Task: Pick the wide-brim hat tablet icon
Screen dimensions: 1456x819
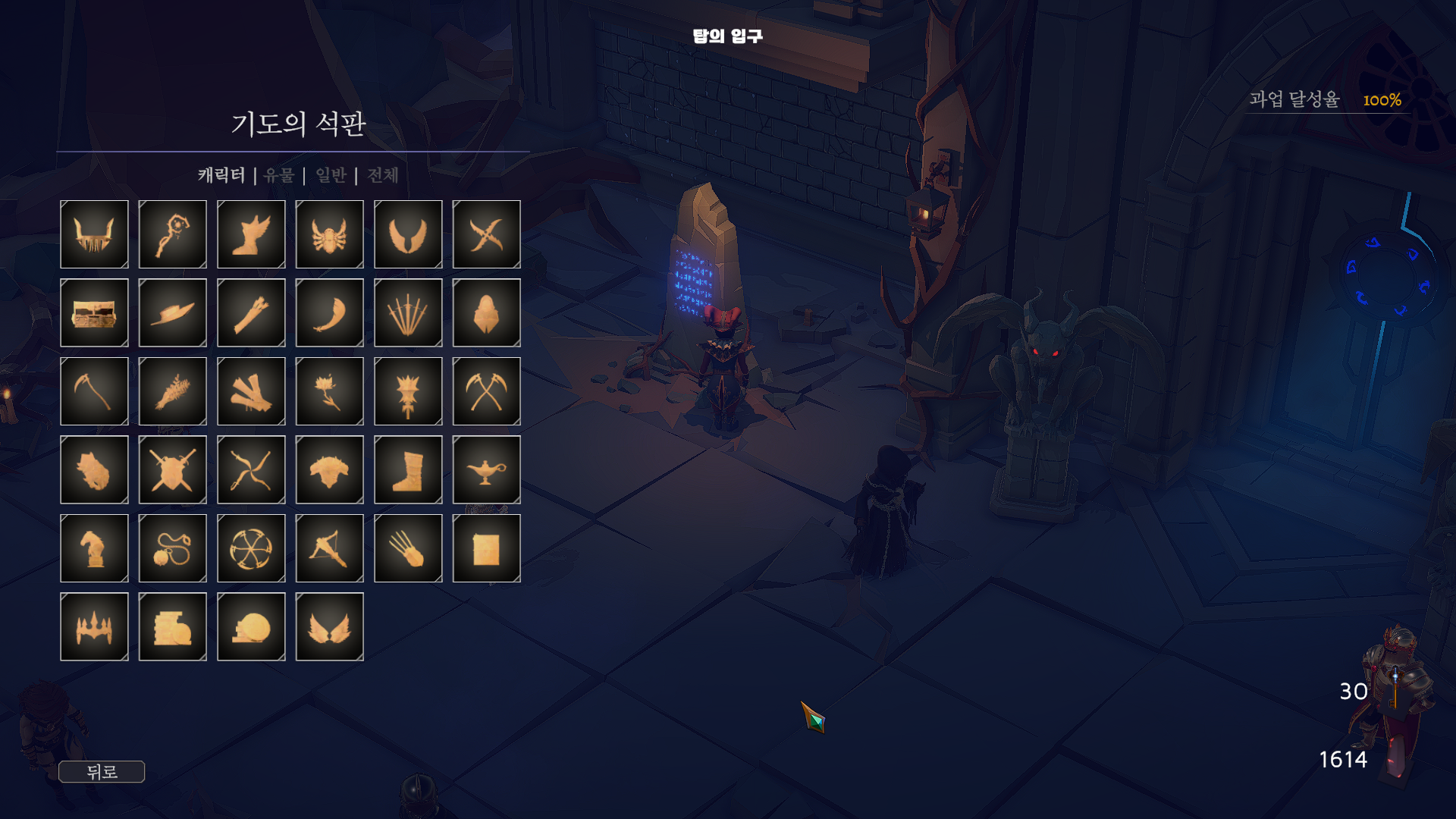Action: pos(173,312)
